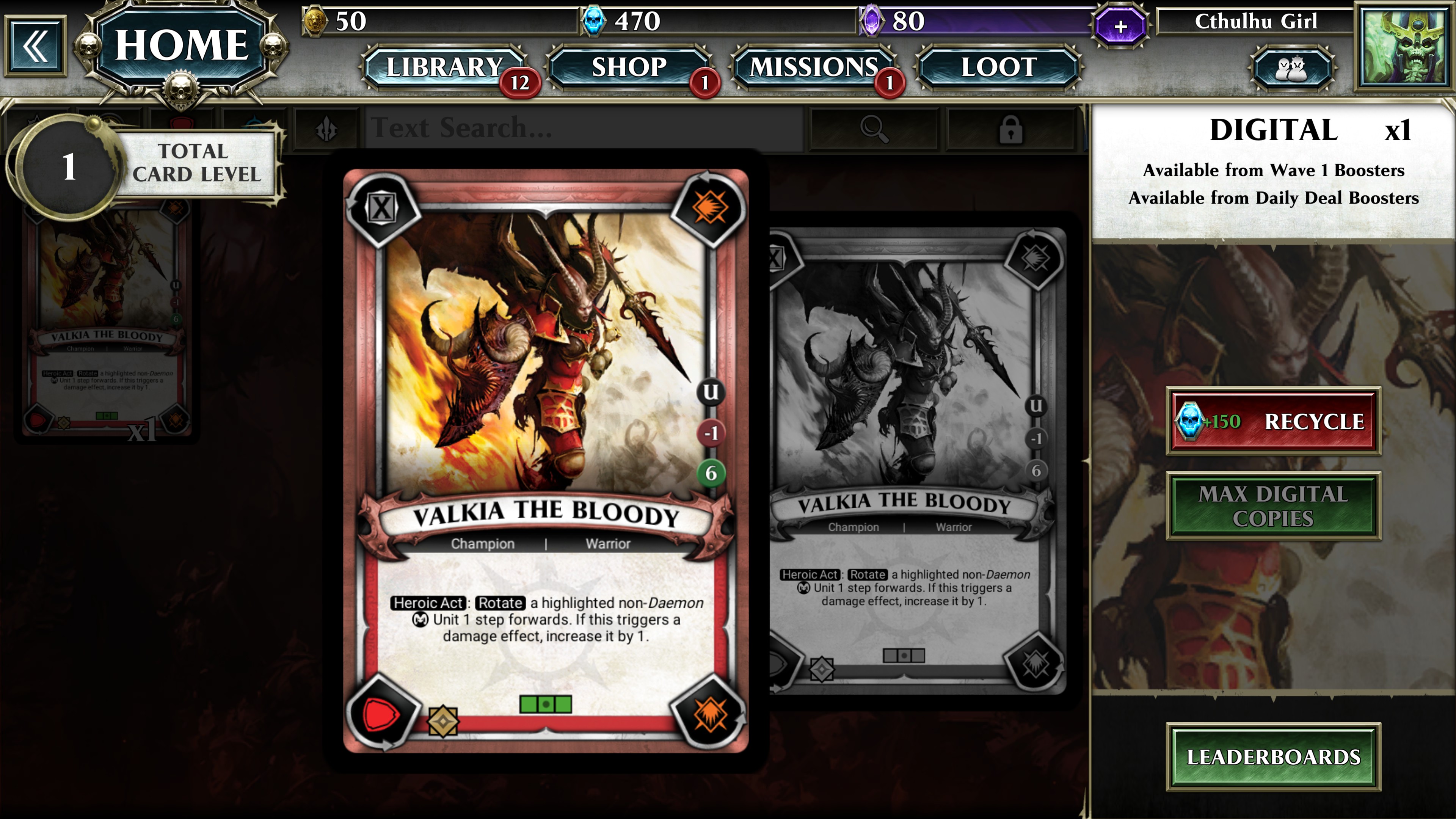Click the faction symbol beside the search bar
This screenshot has width=1456, height=819.
(327, 128)
